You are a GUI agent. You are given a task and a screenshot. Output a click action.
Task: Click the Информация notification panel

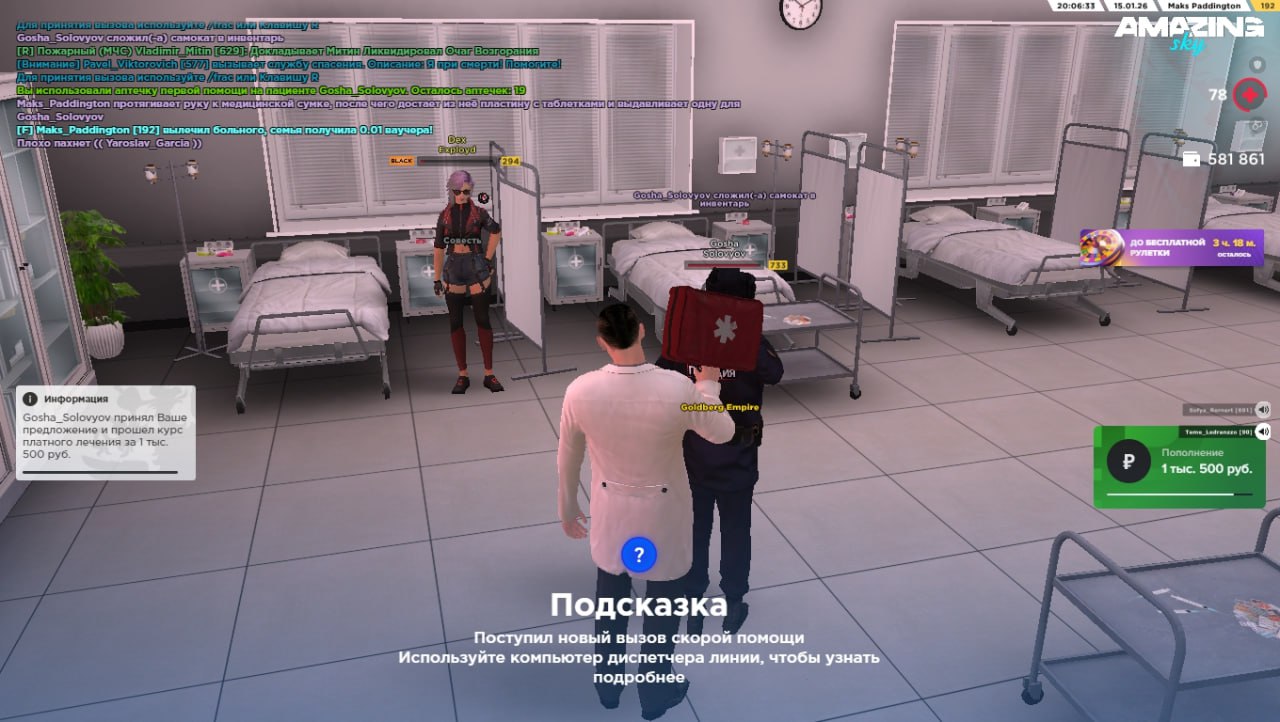click(x=105, y=432)
